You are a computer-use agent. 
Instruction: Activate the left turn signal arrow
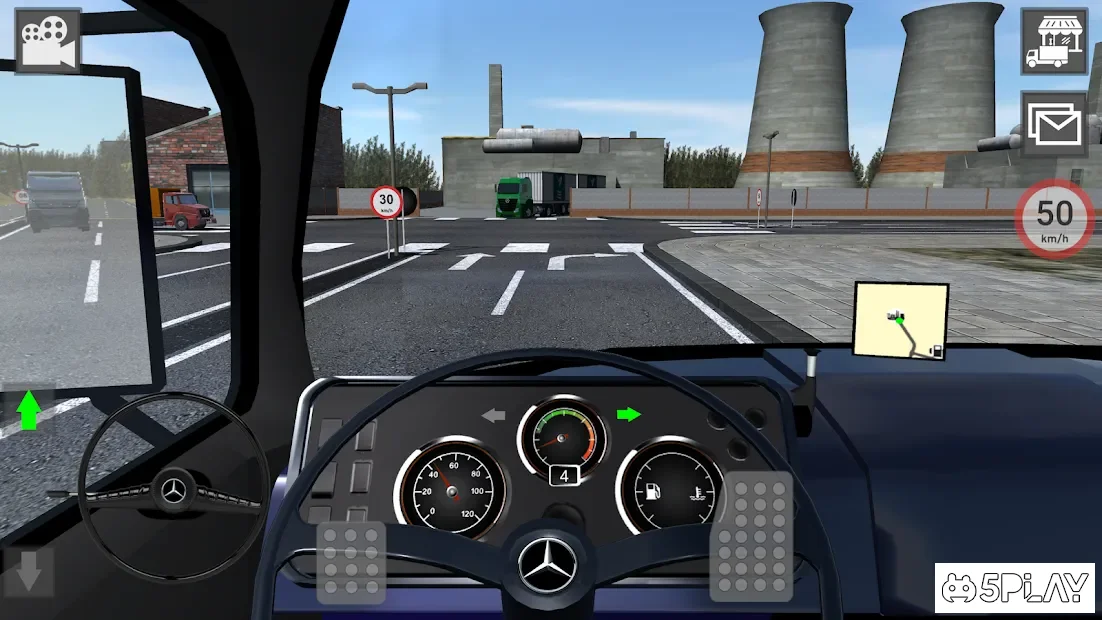pos(494,414)
